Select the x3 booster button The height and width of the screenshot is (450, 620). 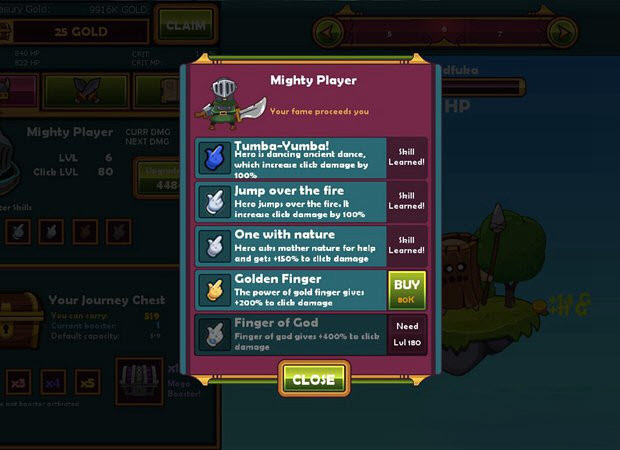pyautogui.click(x=17, y=383)
